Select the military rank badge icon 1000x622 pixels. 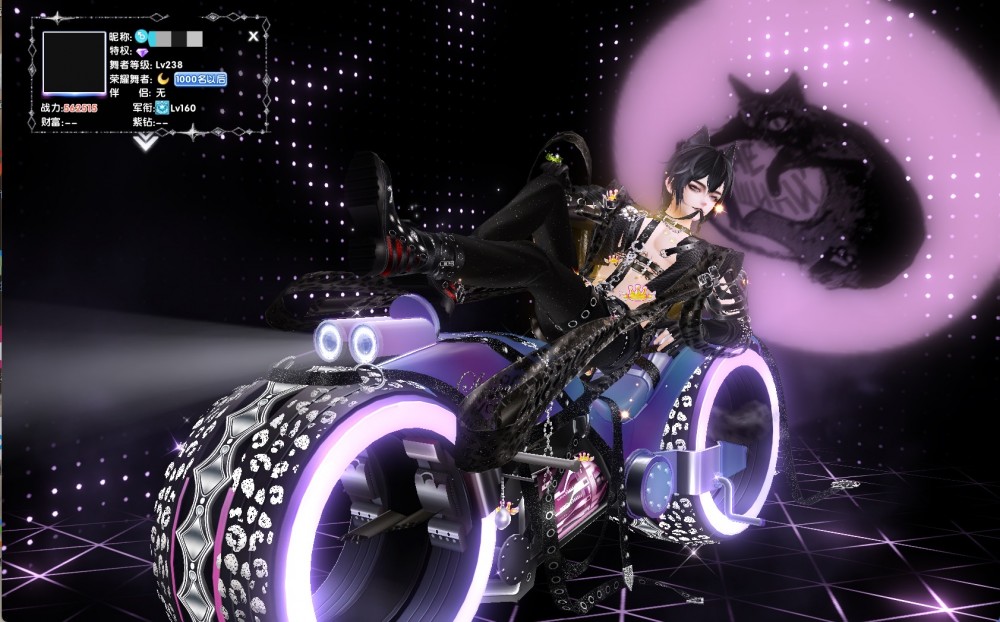pyautogui.click(x=161, y=107)
